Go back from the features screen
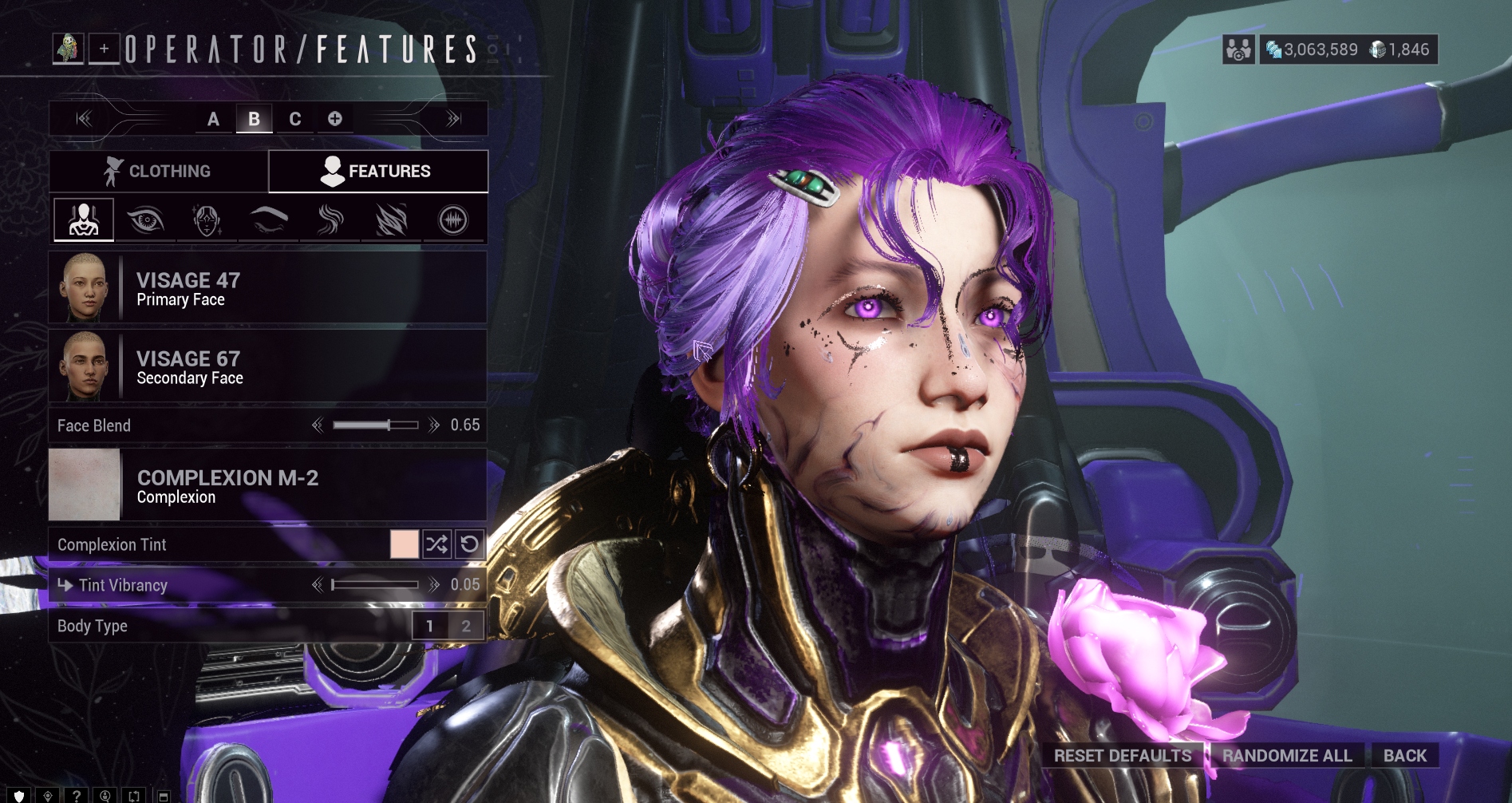The width and height of the screenshot is (1512, 803). [1404, 755]
